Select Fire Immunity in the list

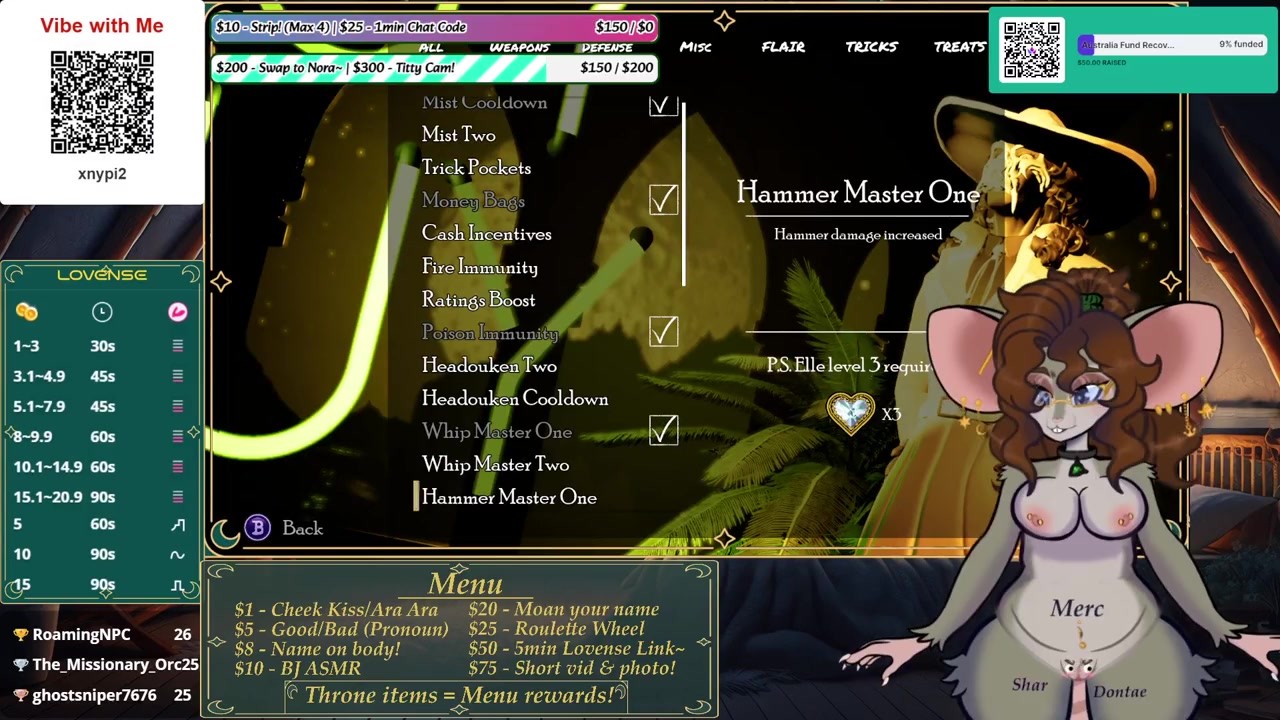(x=479, y=267)
